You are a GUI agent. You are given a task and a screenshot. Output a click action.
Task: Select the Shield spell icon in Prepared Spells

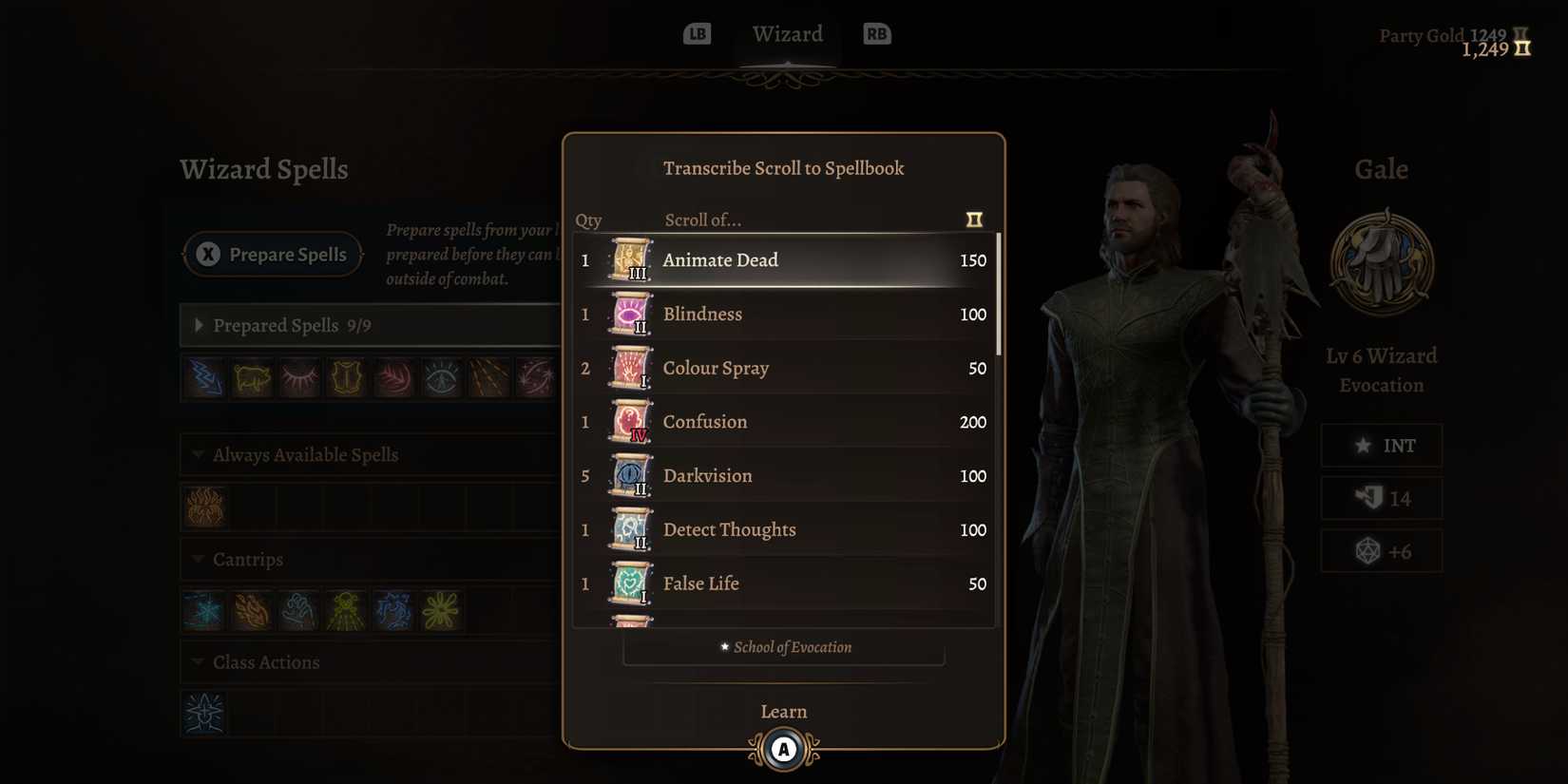click(346, 377)
